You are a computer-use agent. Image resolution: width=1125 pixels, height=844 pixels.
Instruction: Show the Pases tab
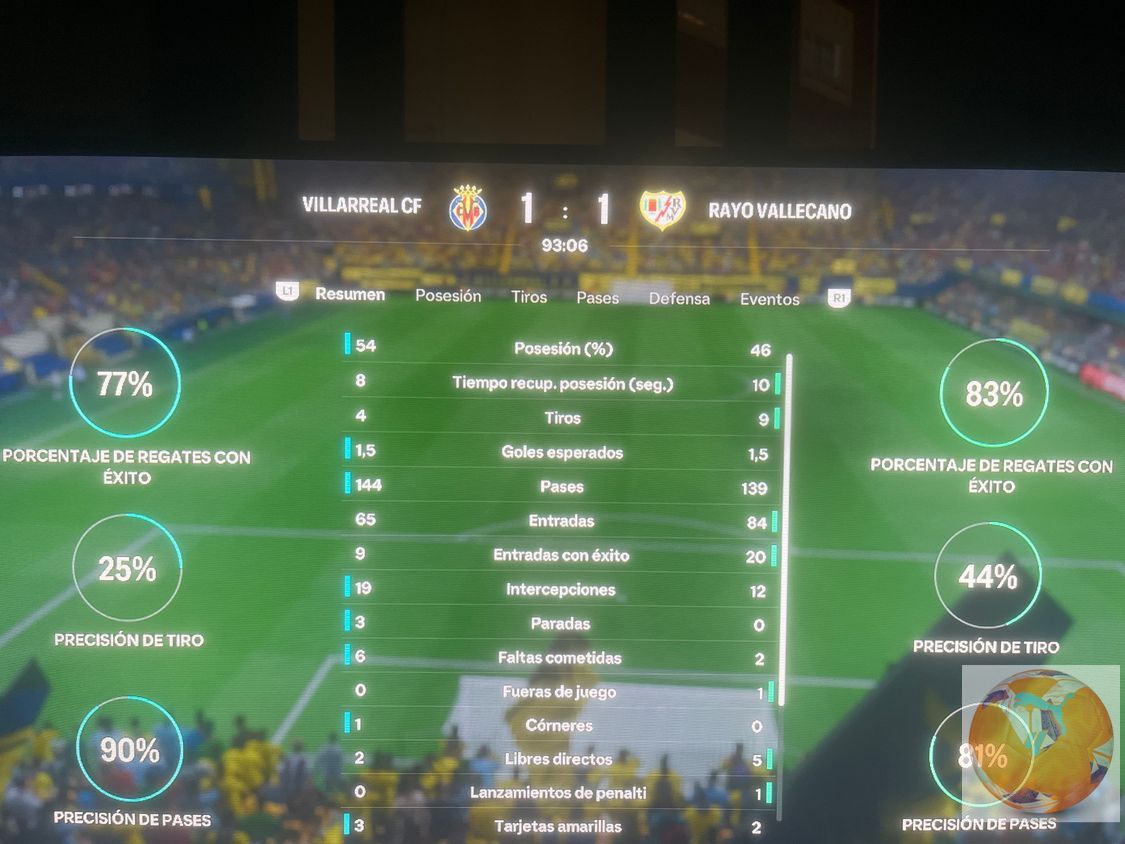pos(597,298)
